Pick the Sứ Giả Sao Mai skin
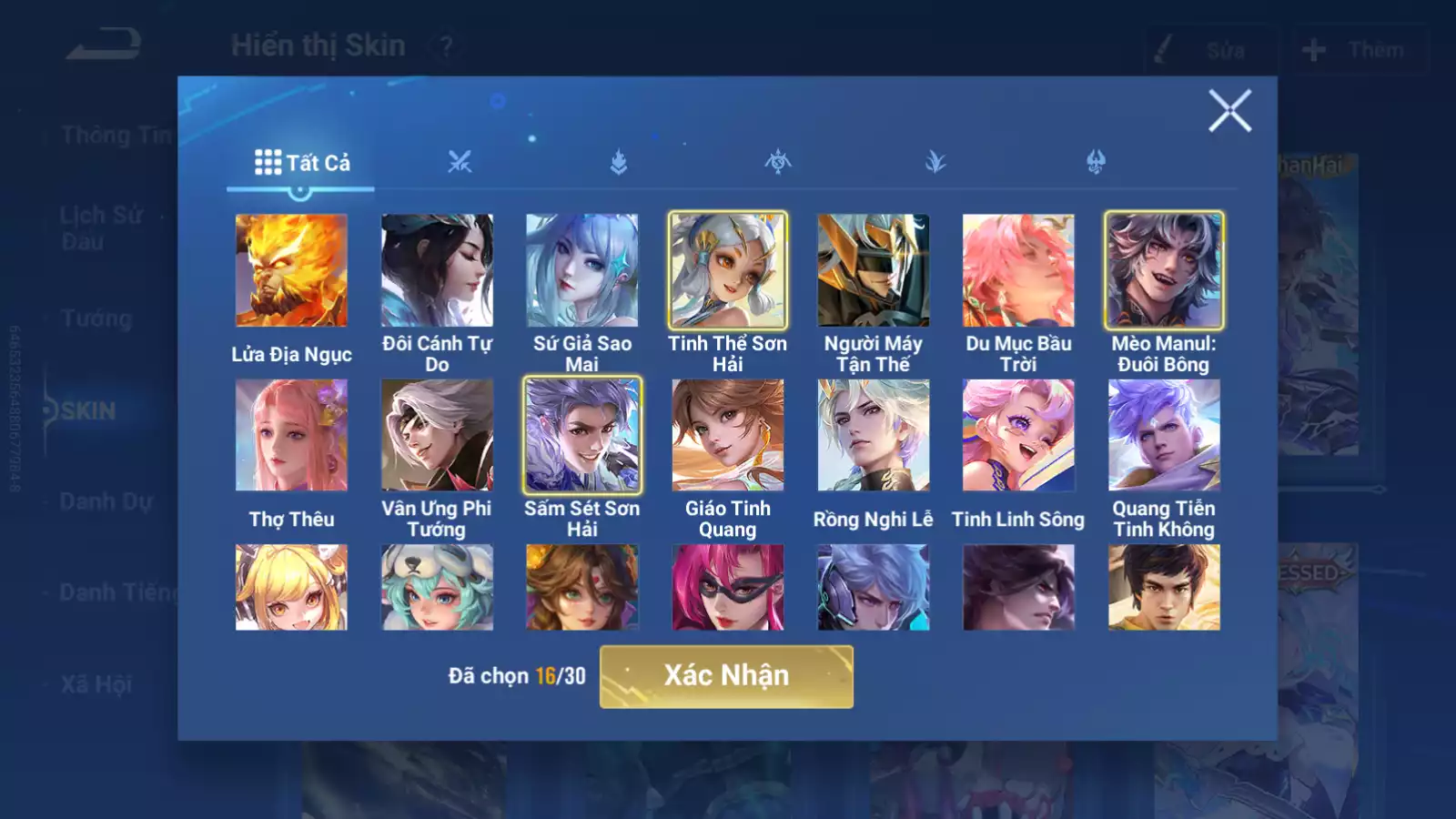The image size is (1456, 819). [x=582, y=270]
